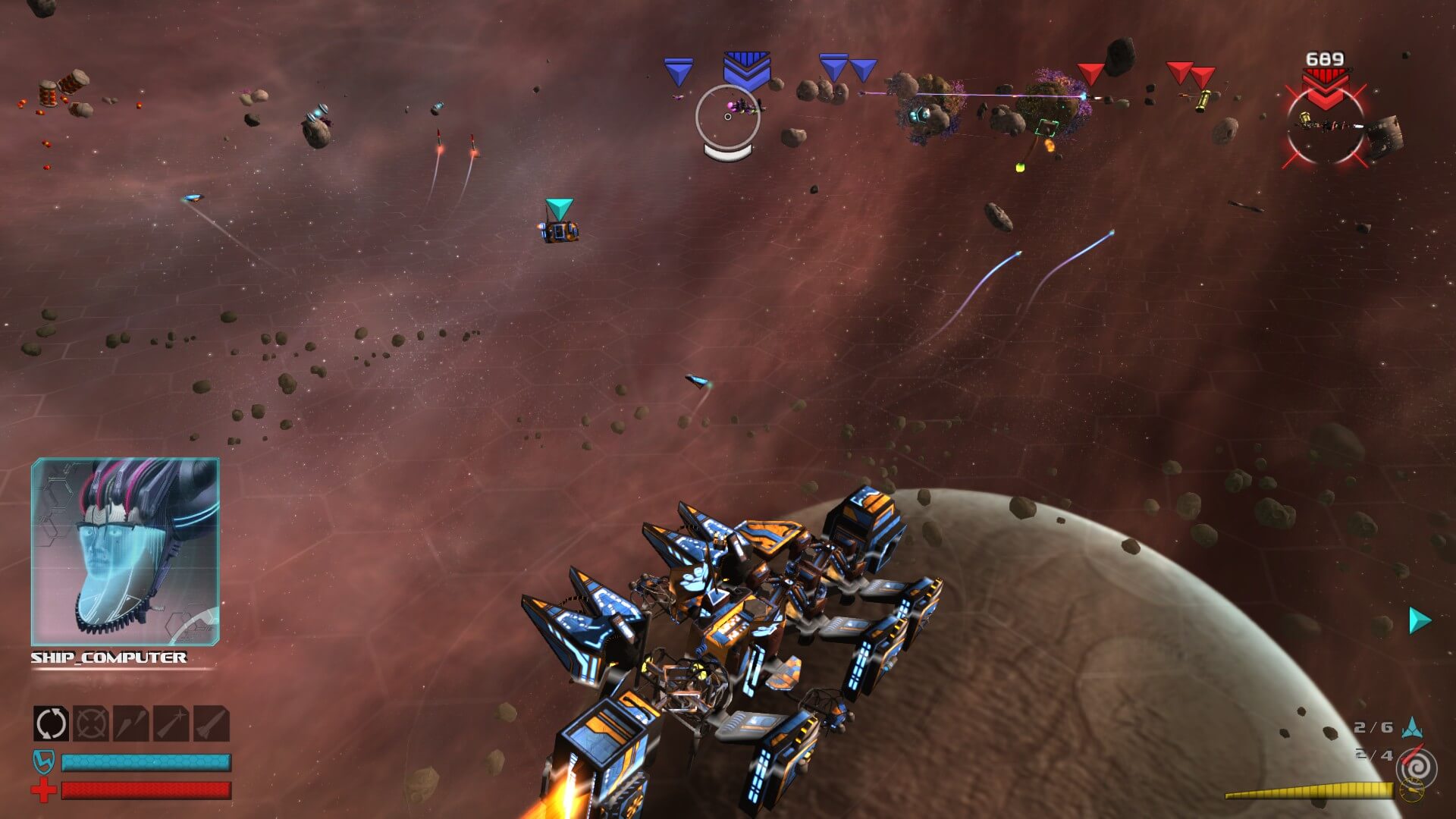Click the blue fighter squadron icon
The height and width of the screenshot is (819, 1456).
[1412, 728]
